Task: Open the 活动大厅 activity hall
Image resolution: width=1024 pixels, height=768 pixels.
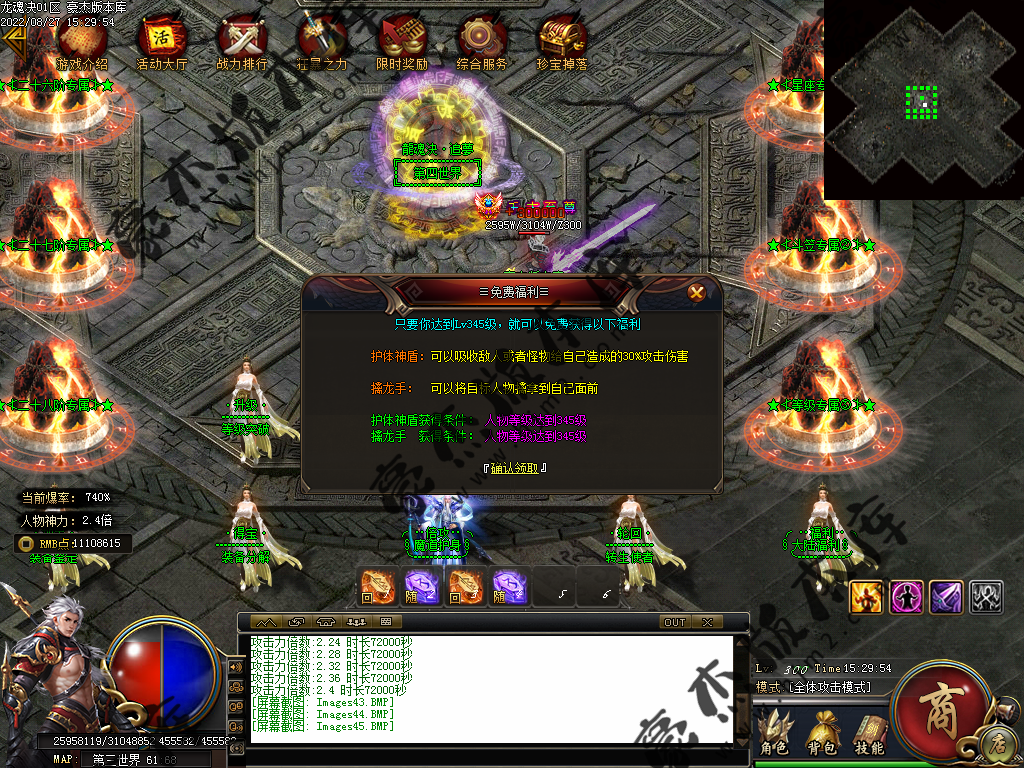Action: pyautogui.click(x=162, y=45)
